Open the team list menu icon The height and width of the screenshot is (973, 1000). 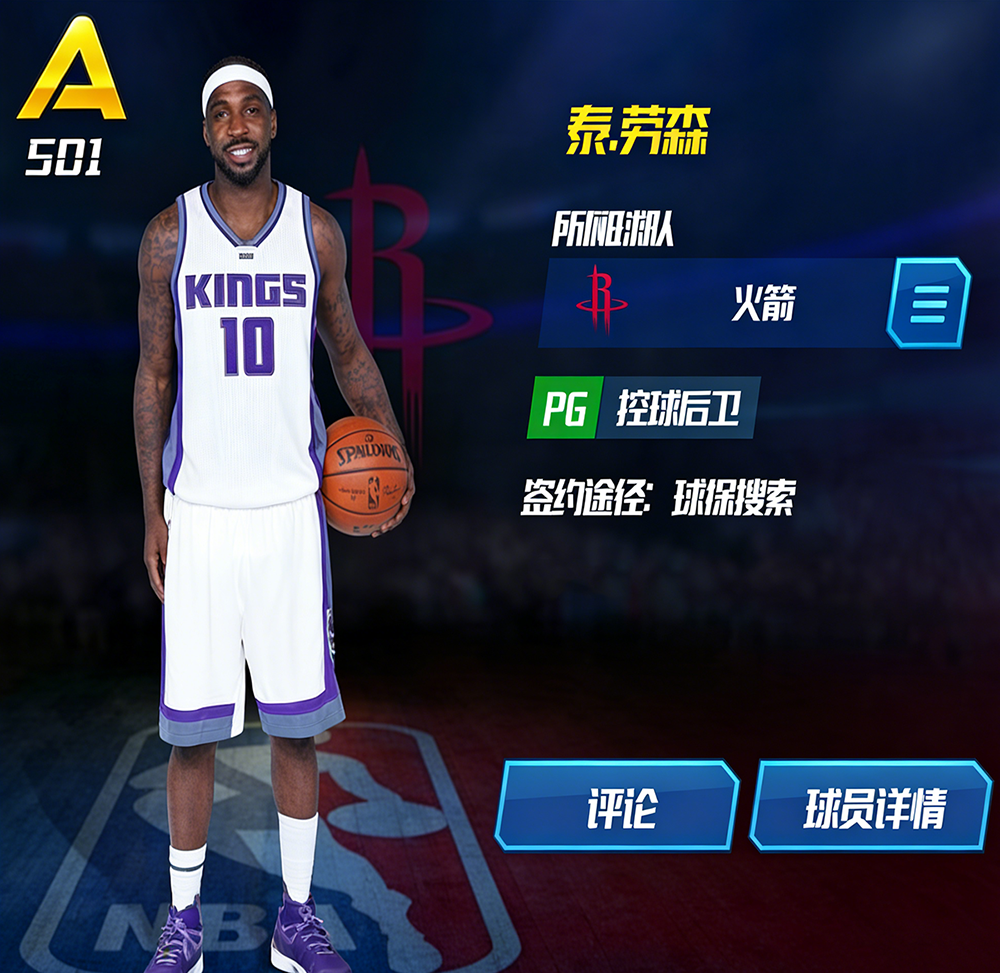pos(928,302)
